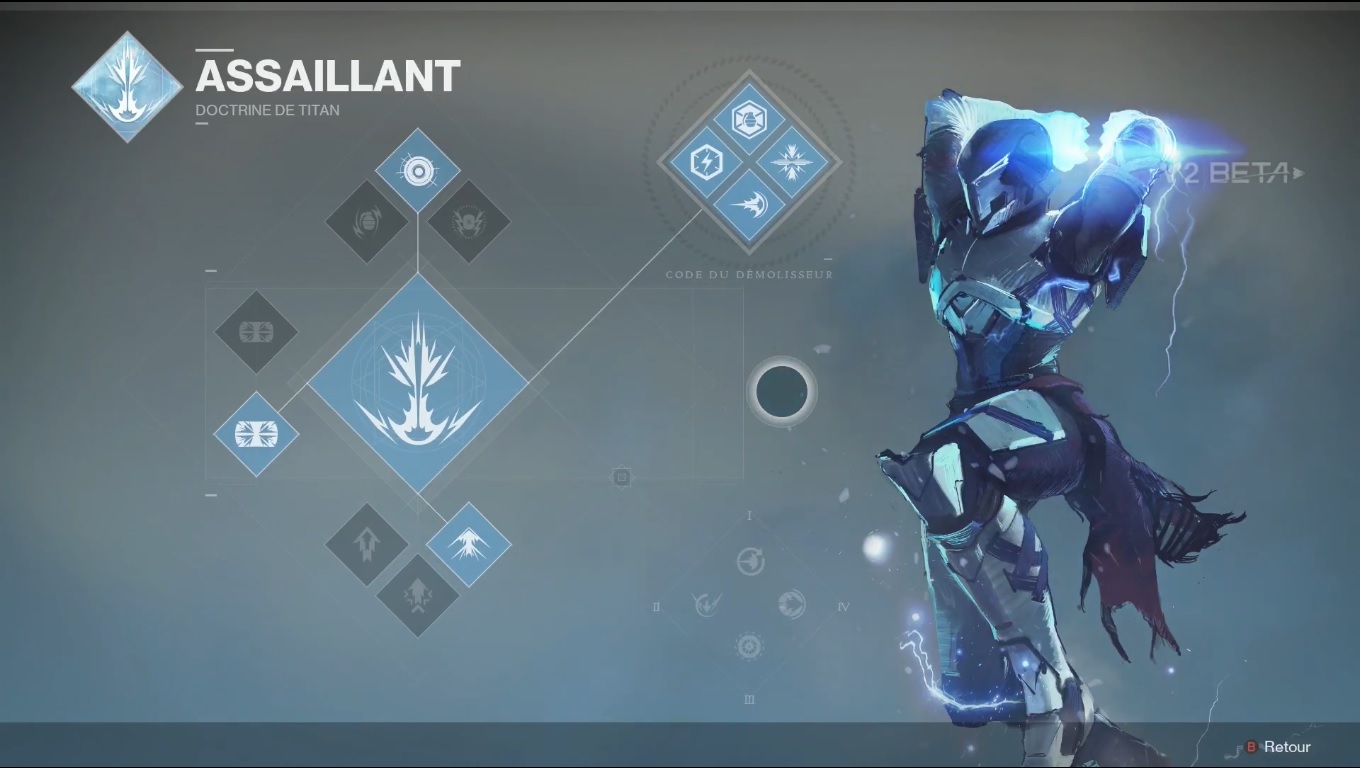Select the faded perk beside numeral II
This screenshot has width=1360, height=768.
pos(707,604)
